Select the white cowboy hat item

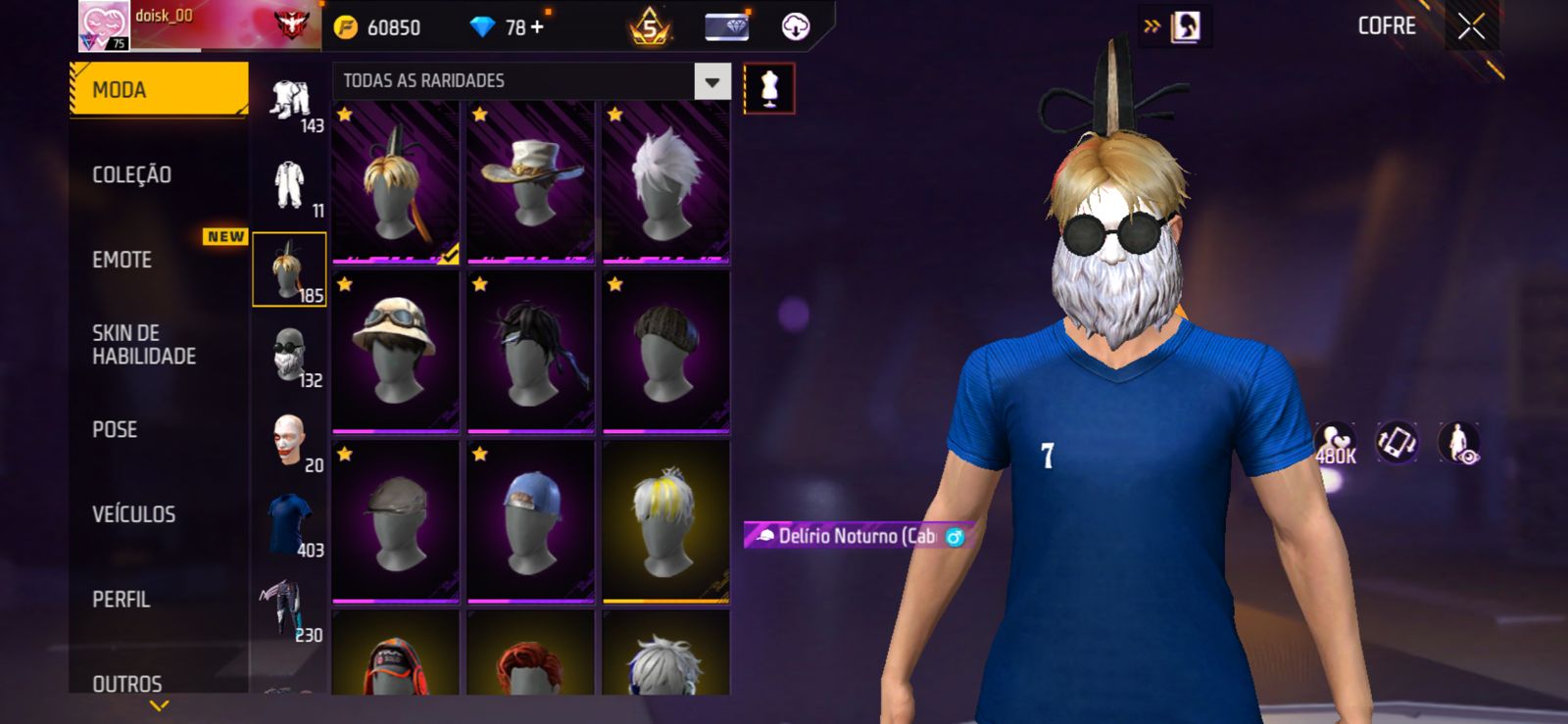click(x=530, y=181)
